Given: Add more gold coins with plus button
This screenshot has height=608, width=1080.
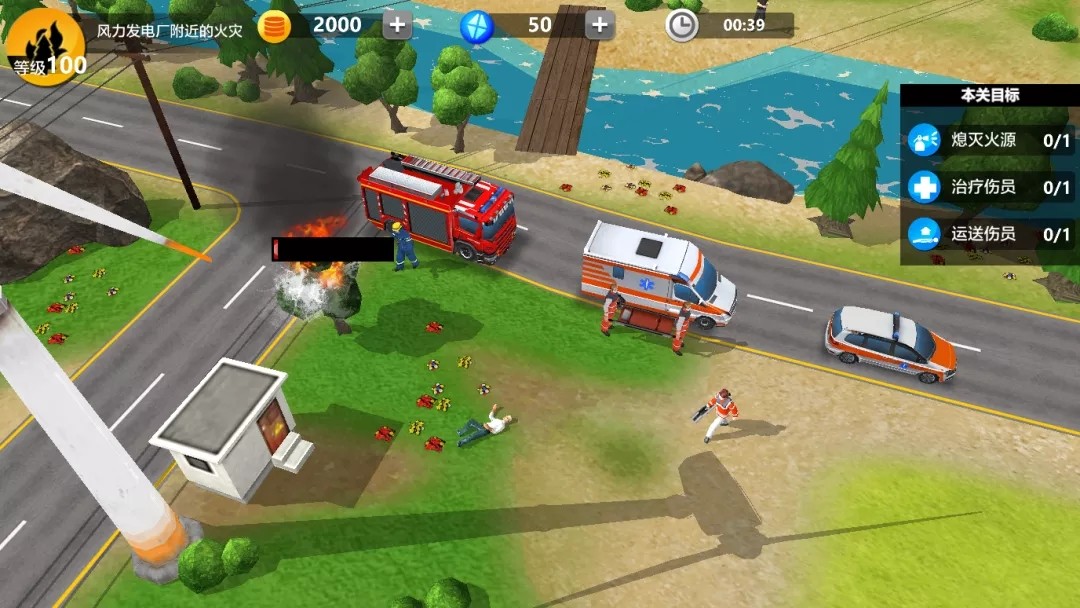Looking at the screenshot, I should coord(397,25).
